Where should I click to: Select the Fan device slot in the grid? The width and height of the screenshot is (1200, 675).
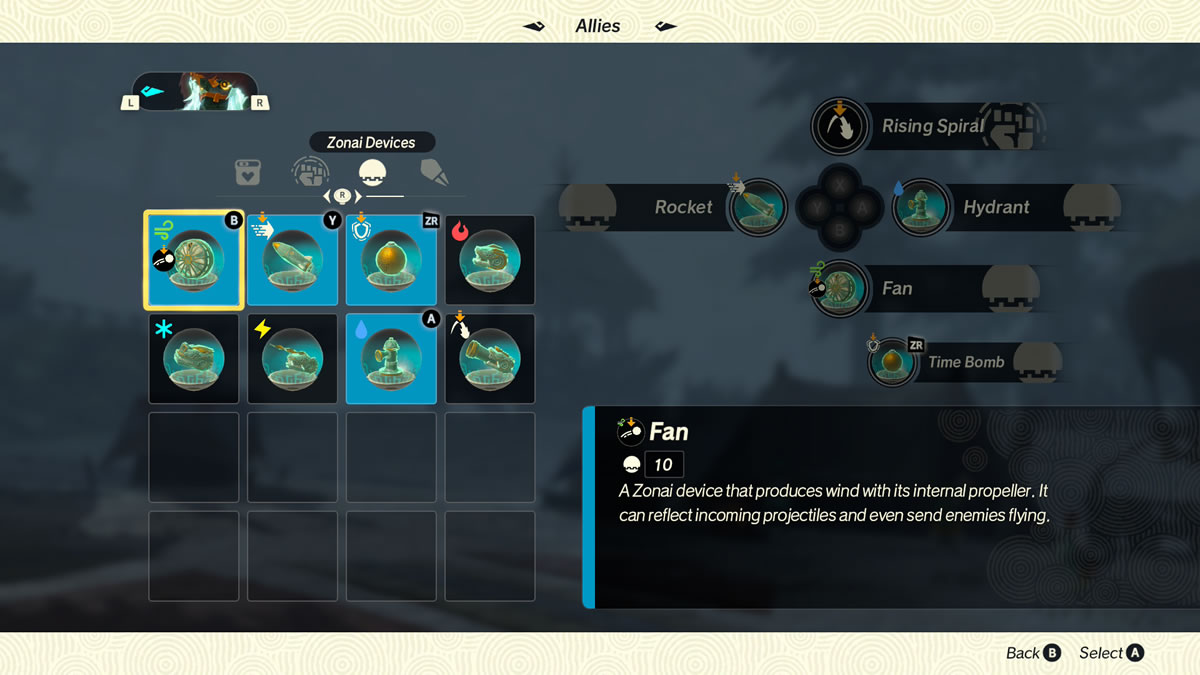(194, 260)
